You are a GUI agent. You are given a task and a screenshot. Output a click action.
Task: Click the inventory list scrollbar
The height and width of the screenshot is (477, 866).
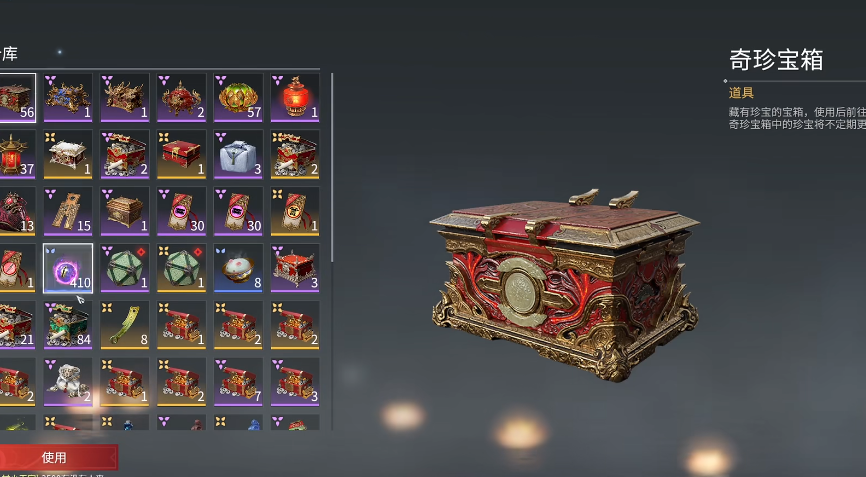[332, 170]
